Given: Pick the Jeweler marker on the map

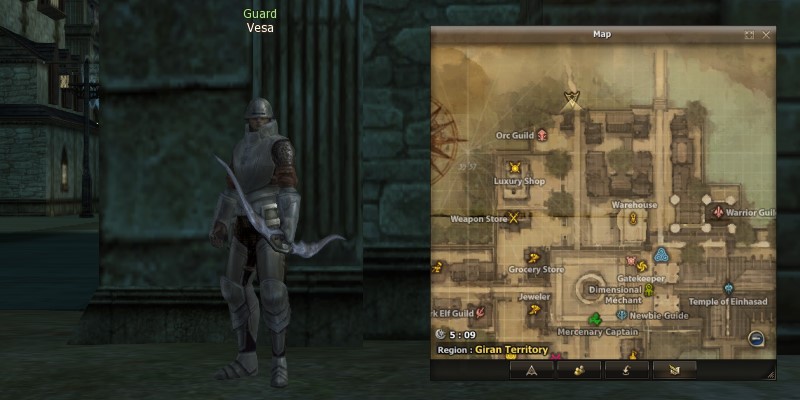Looking at the screenshot, I should click(x=534, y=310).
